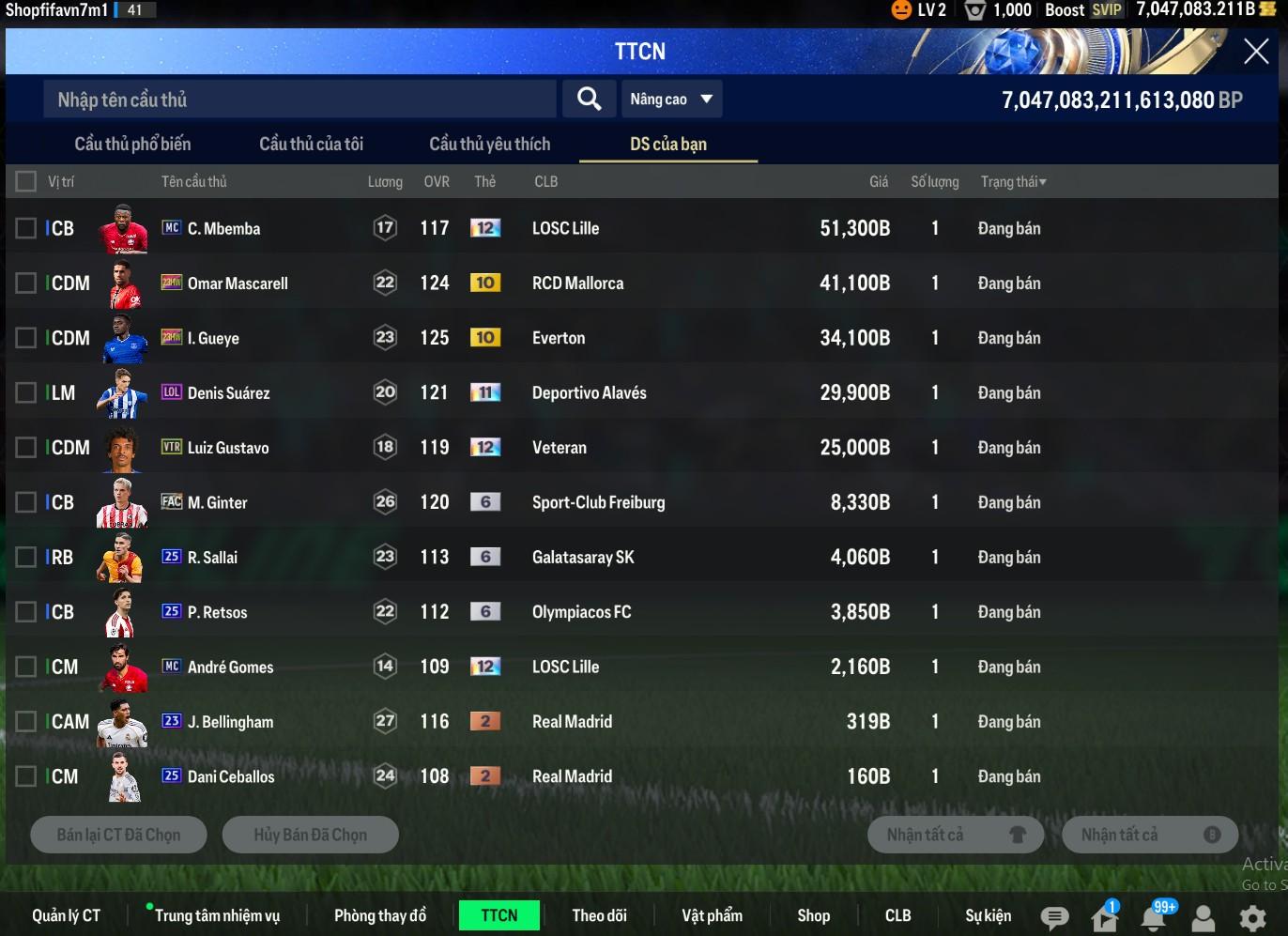Viewport: 1288px width, 936px height.
Task: Check the box next to J. Bellingham
Action: click(x=26, y=722)
